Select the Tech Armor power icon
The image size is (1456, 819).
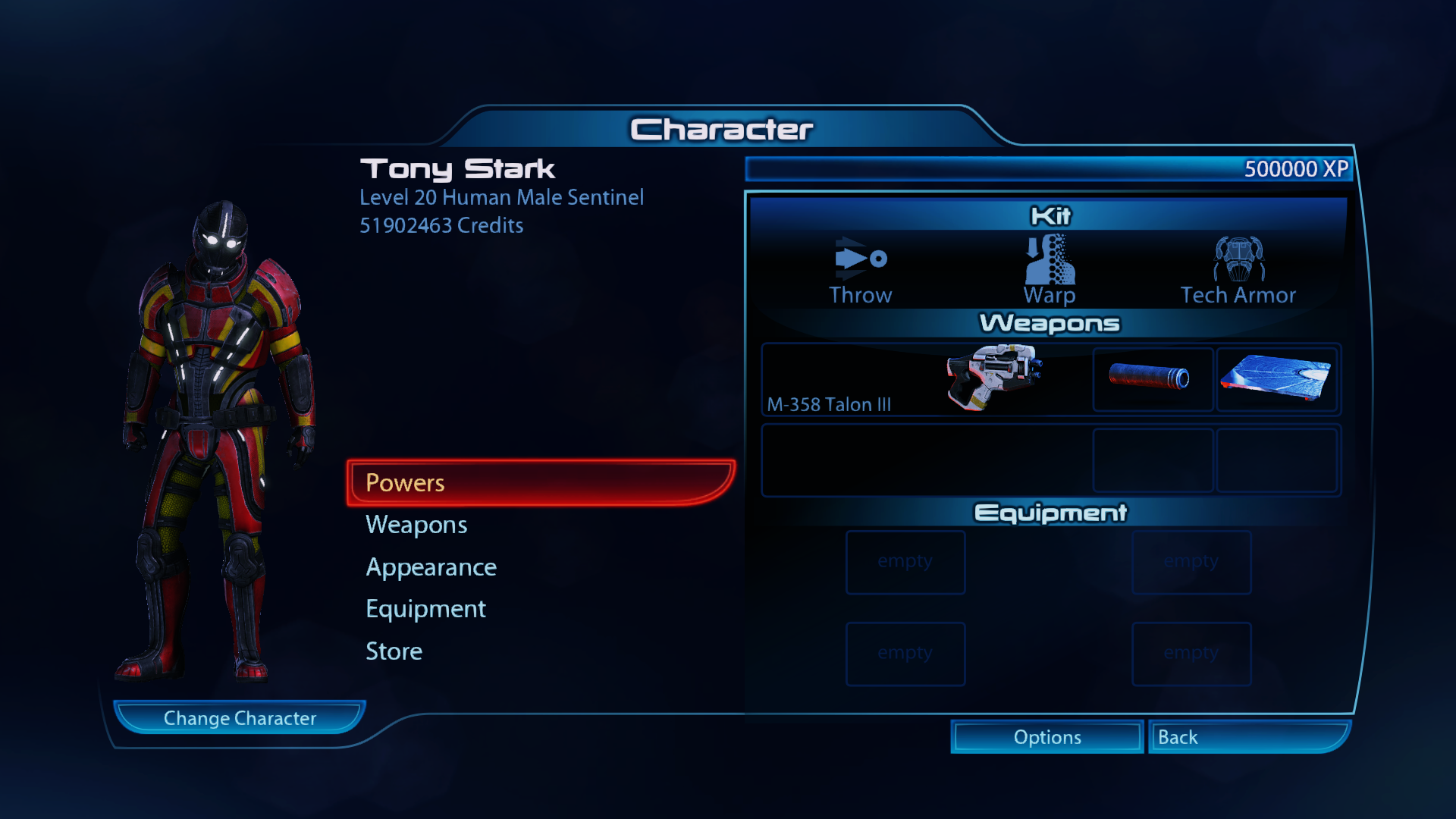point(1238,270)
